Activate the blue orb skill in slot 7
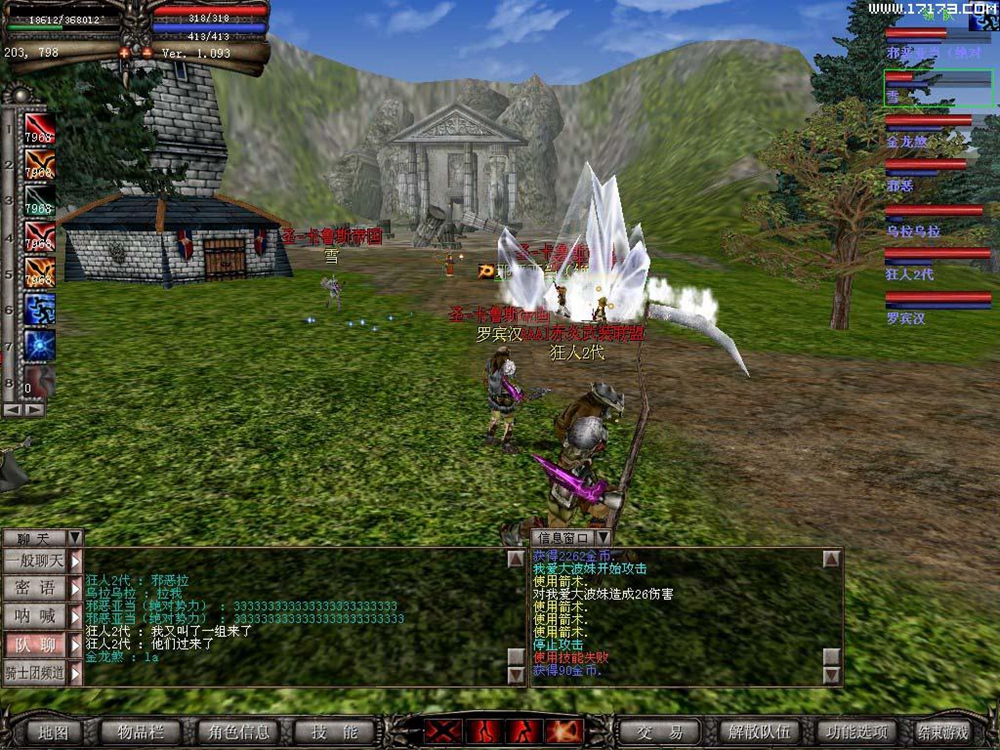 click(x=40, y=344)
